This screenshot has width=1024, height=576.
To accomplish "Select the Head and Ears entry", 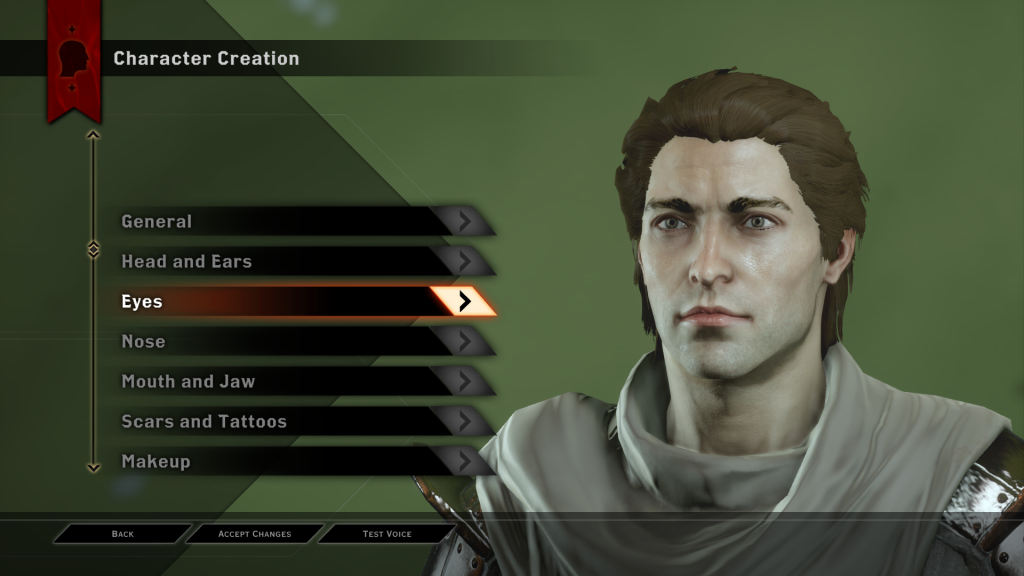I will [x=300, y=262].
